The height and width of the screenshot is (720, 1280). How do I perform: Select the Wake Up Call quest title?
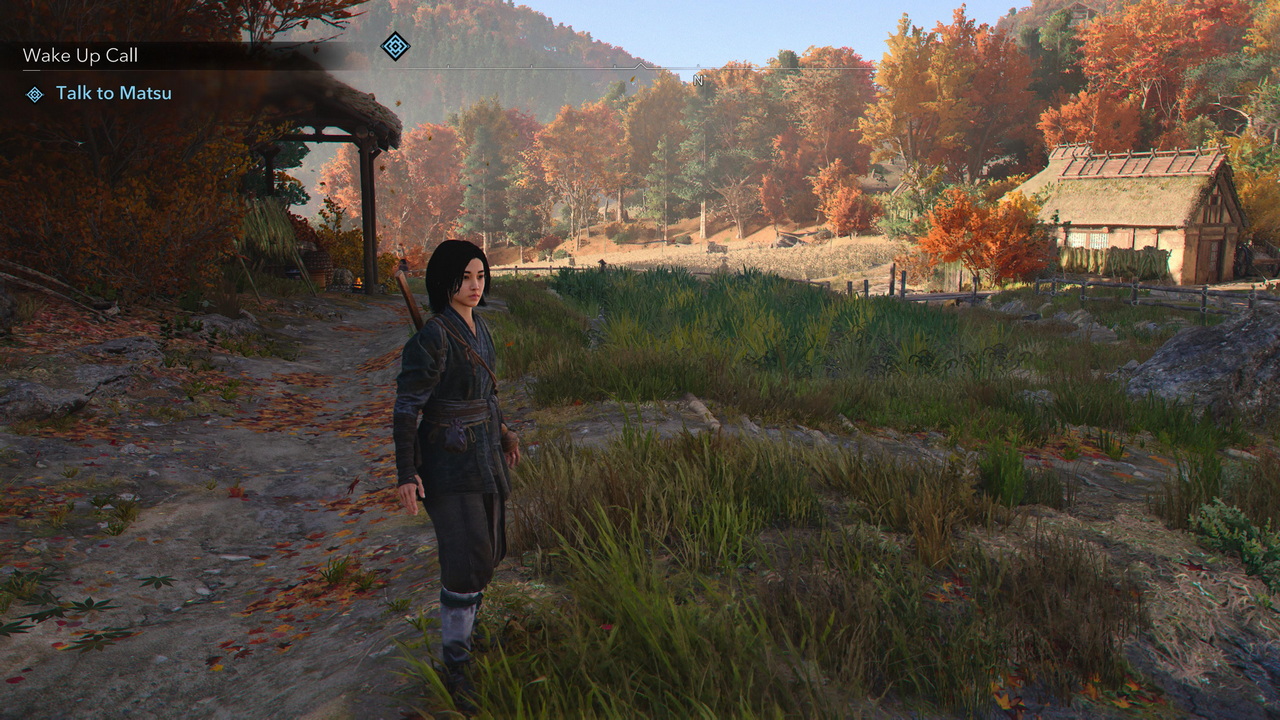(80, 56)
